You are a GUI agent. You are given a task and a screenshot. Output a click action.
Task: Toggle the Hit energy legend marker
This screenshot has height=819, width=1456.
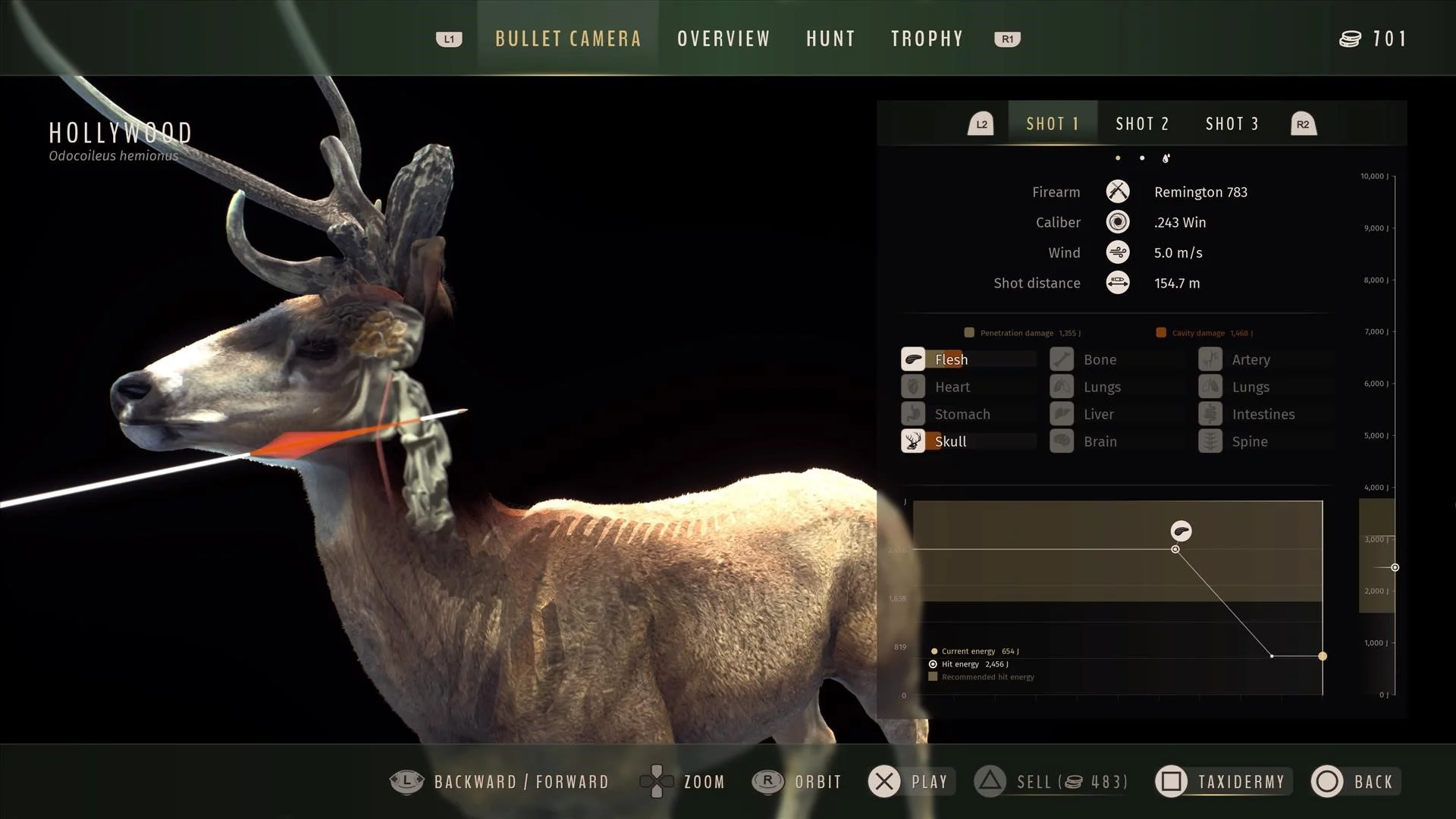932,664
